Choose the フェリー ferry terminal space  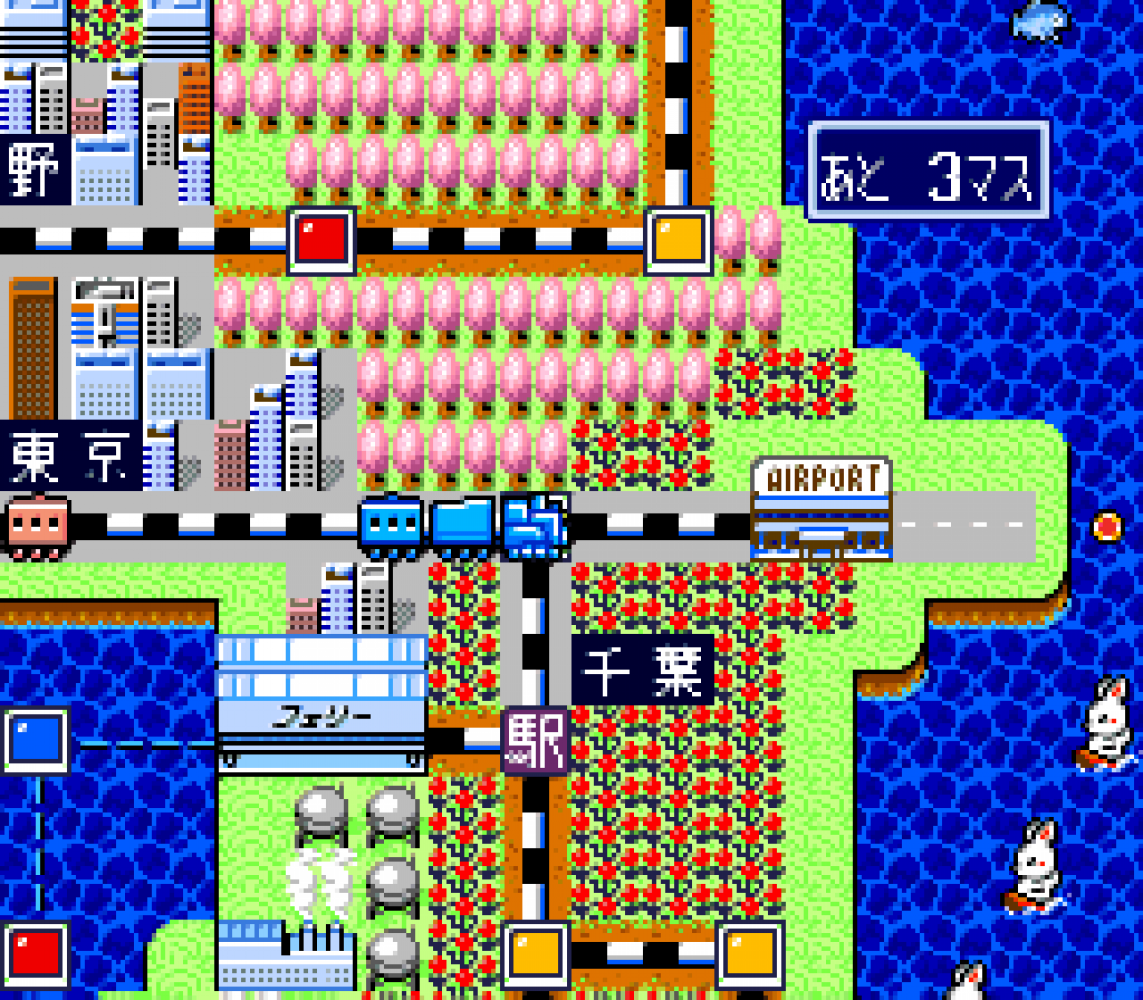pos(321,704)
